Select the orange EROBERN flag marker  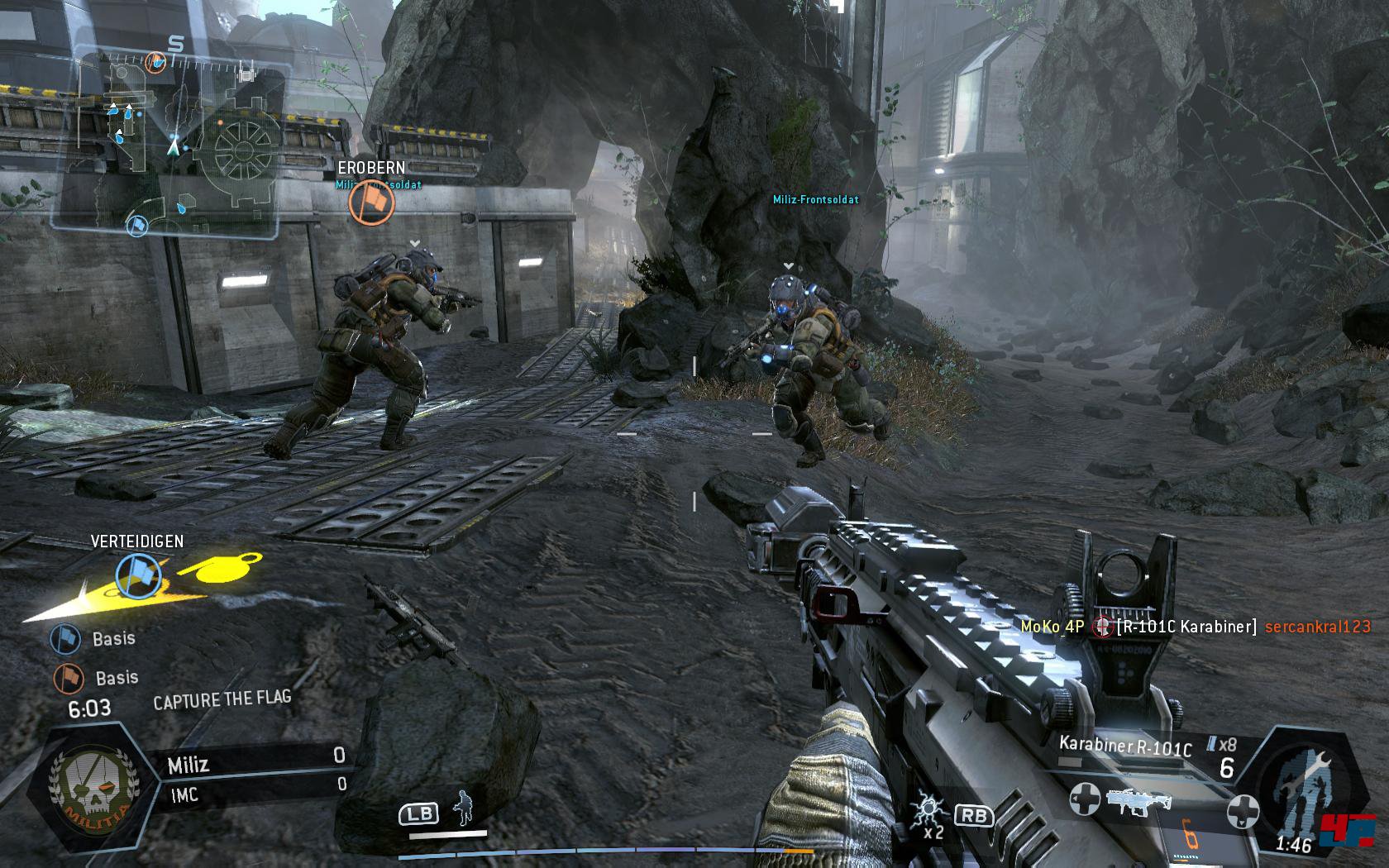tap(371, 204)
